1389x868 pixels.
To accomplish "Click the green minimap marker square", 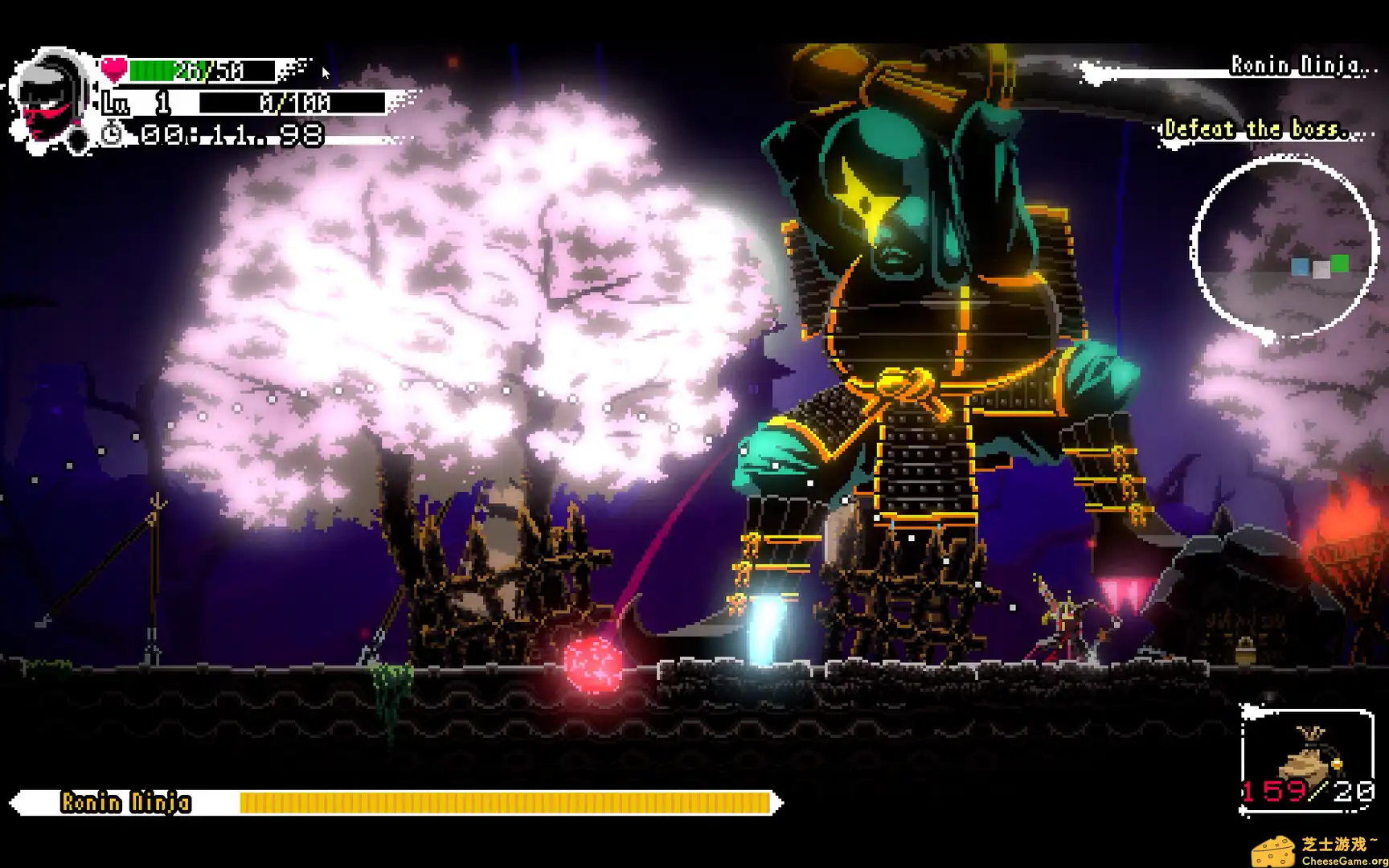I will tap(1339, 263).
